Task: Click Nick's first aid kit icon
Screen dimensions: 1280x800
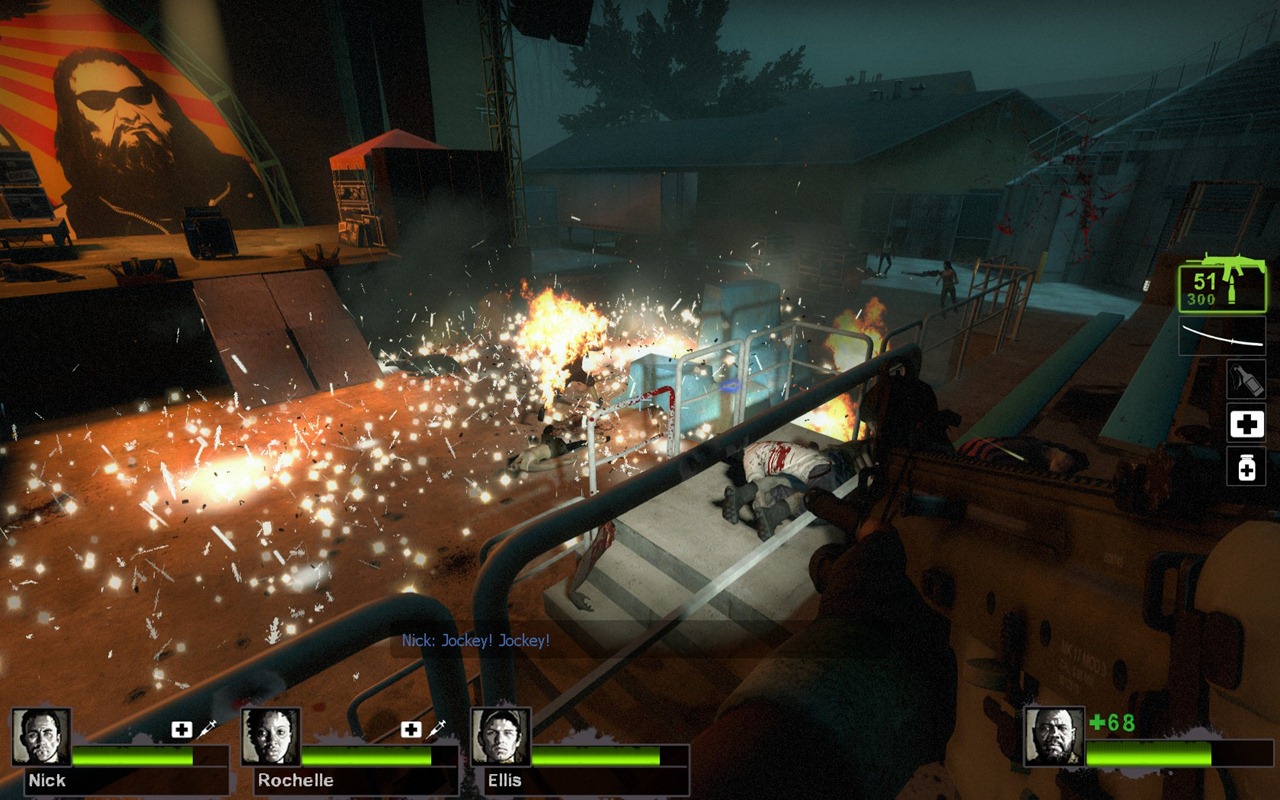Action: 181,730
